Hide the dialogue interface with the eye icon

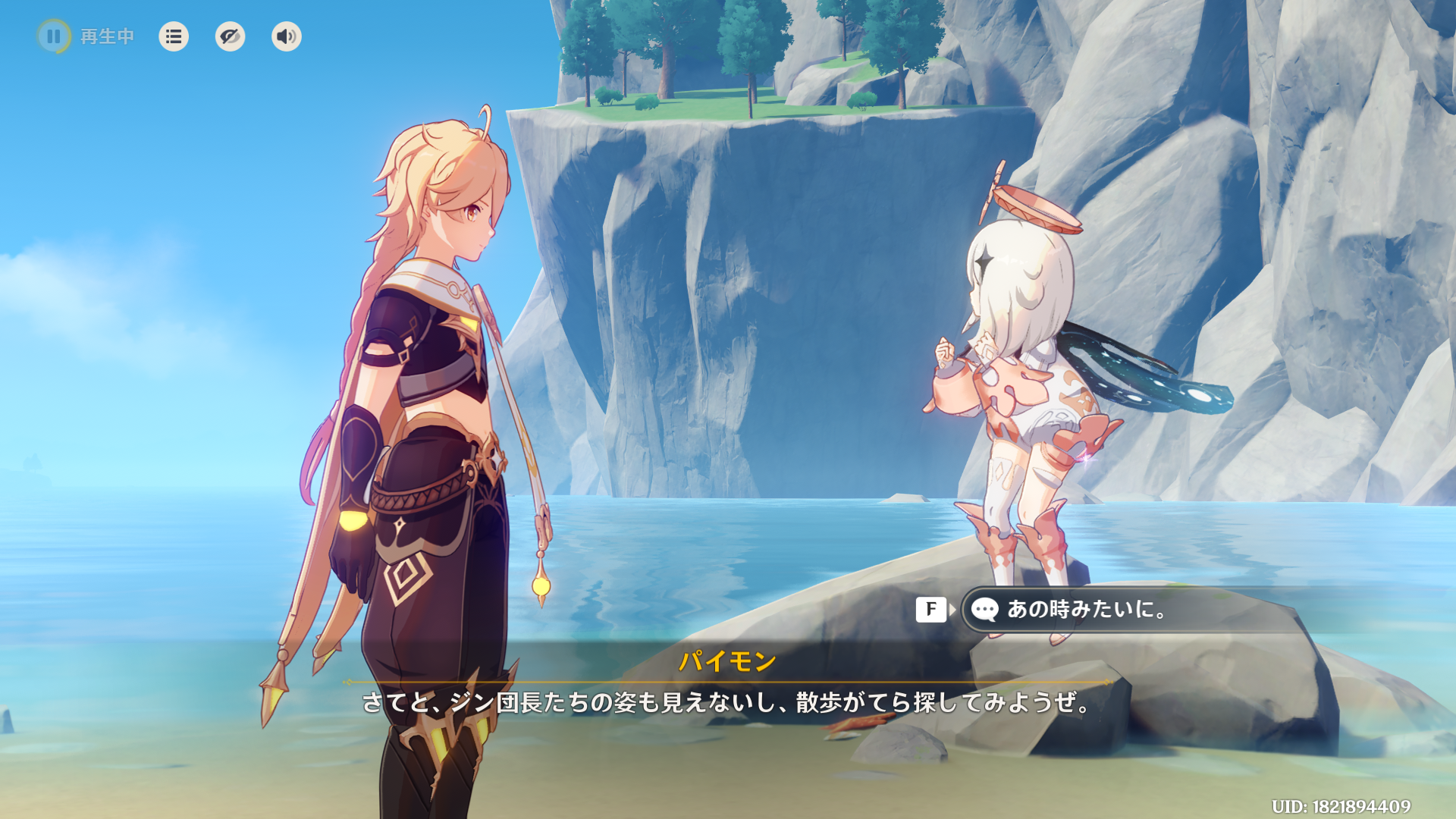click(230, 36)
